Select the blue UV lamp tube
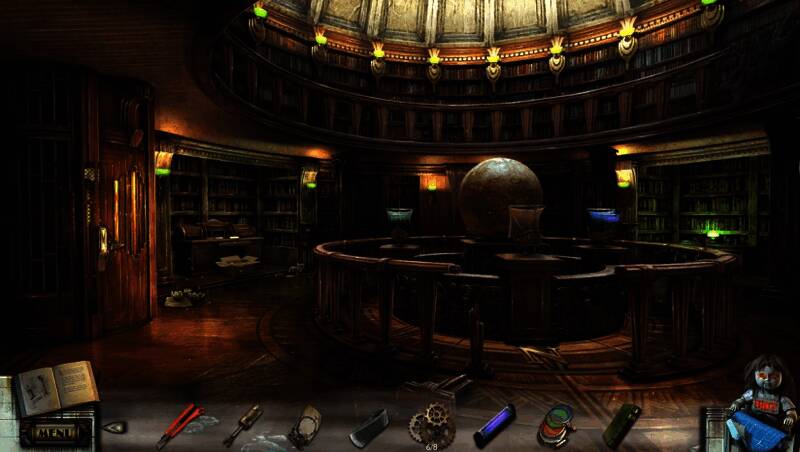 (x=493, y=425)
